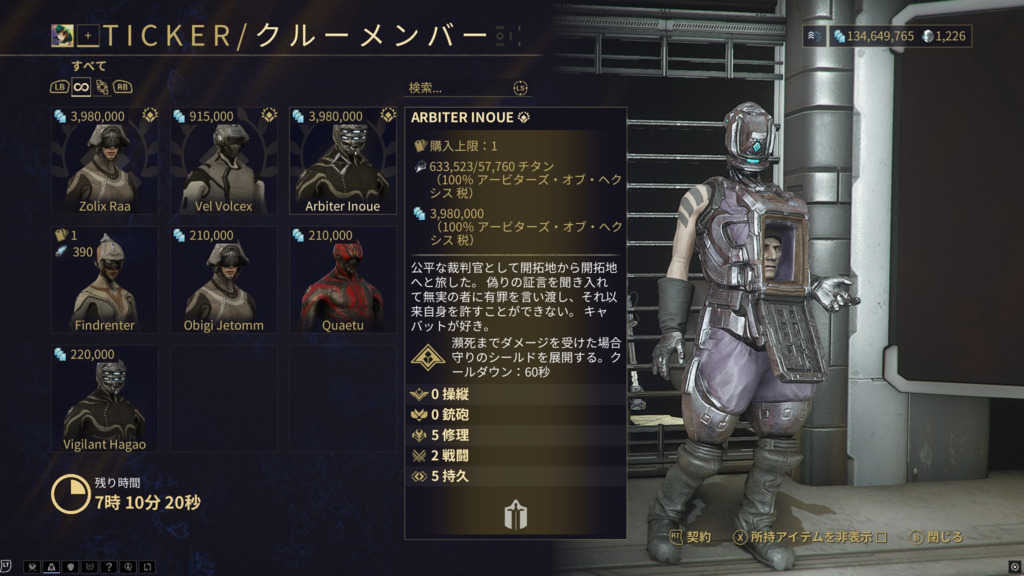Click the crossed swords icon in bottom toolbar
Image resolution: width=1024 pixels, height=576 pixels.
pyautogui.click(x=32, y=567)
